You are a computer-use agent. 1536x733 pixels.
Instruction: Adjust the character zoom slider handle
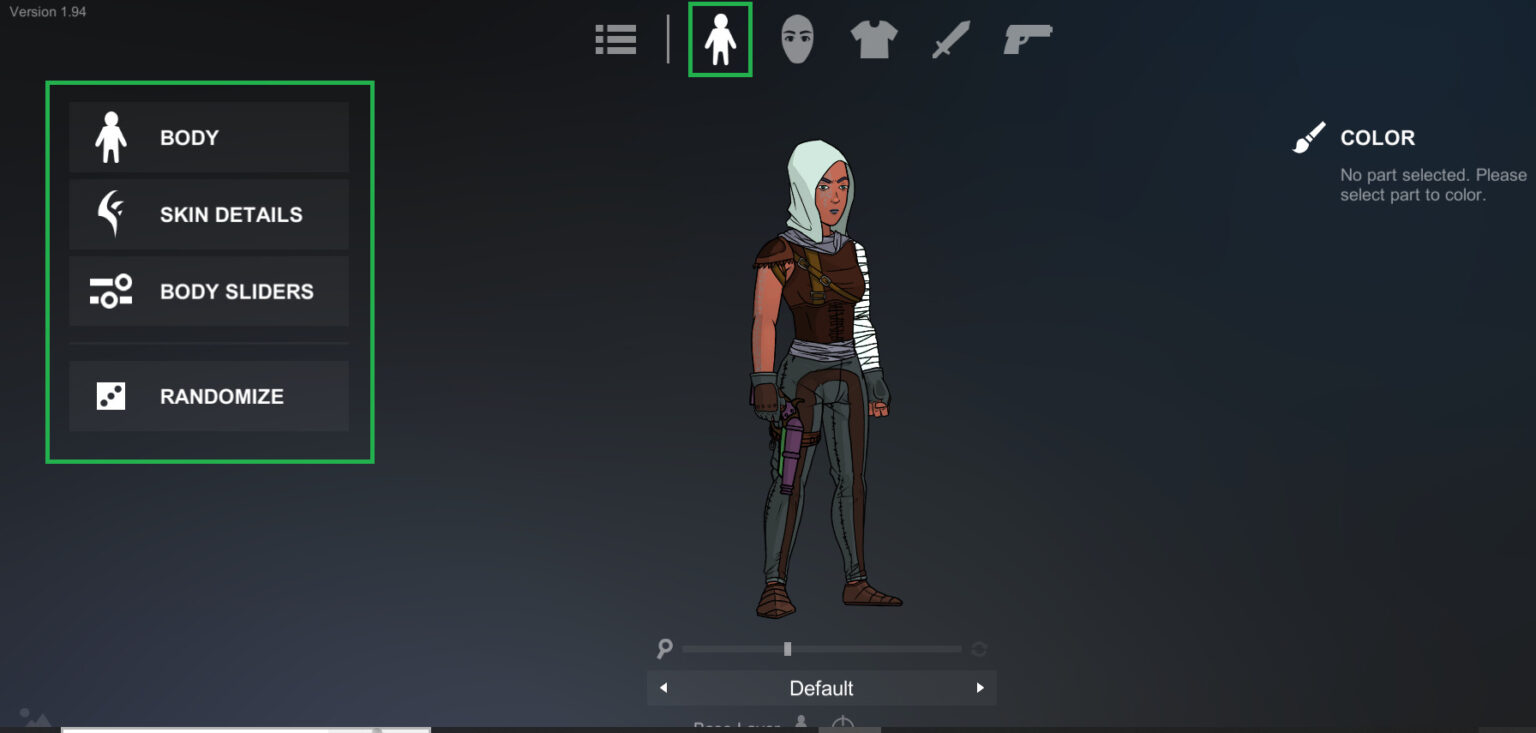787,649
